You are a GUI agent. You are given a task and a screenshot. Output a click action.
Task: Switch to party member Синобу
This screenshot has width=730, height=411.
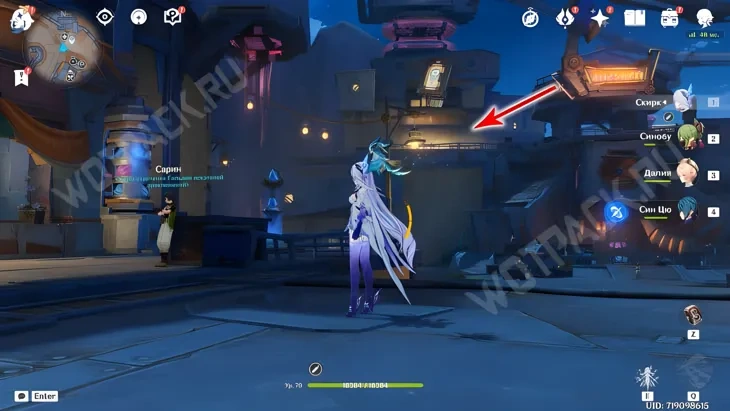click(x=685, y=138)
